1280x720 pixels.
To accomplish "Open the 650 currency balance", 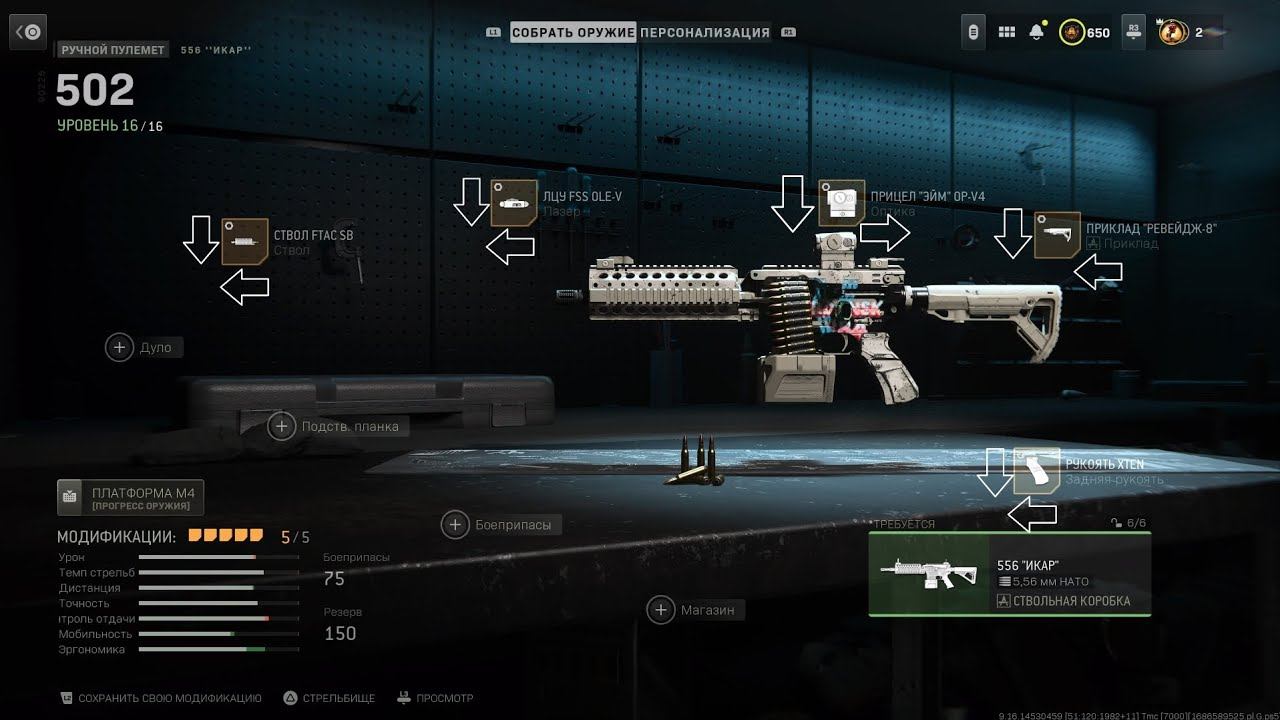I will (1086, 32).
